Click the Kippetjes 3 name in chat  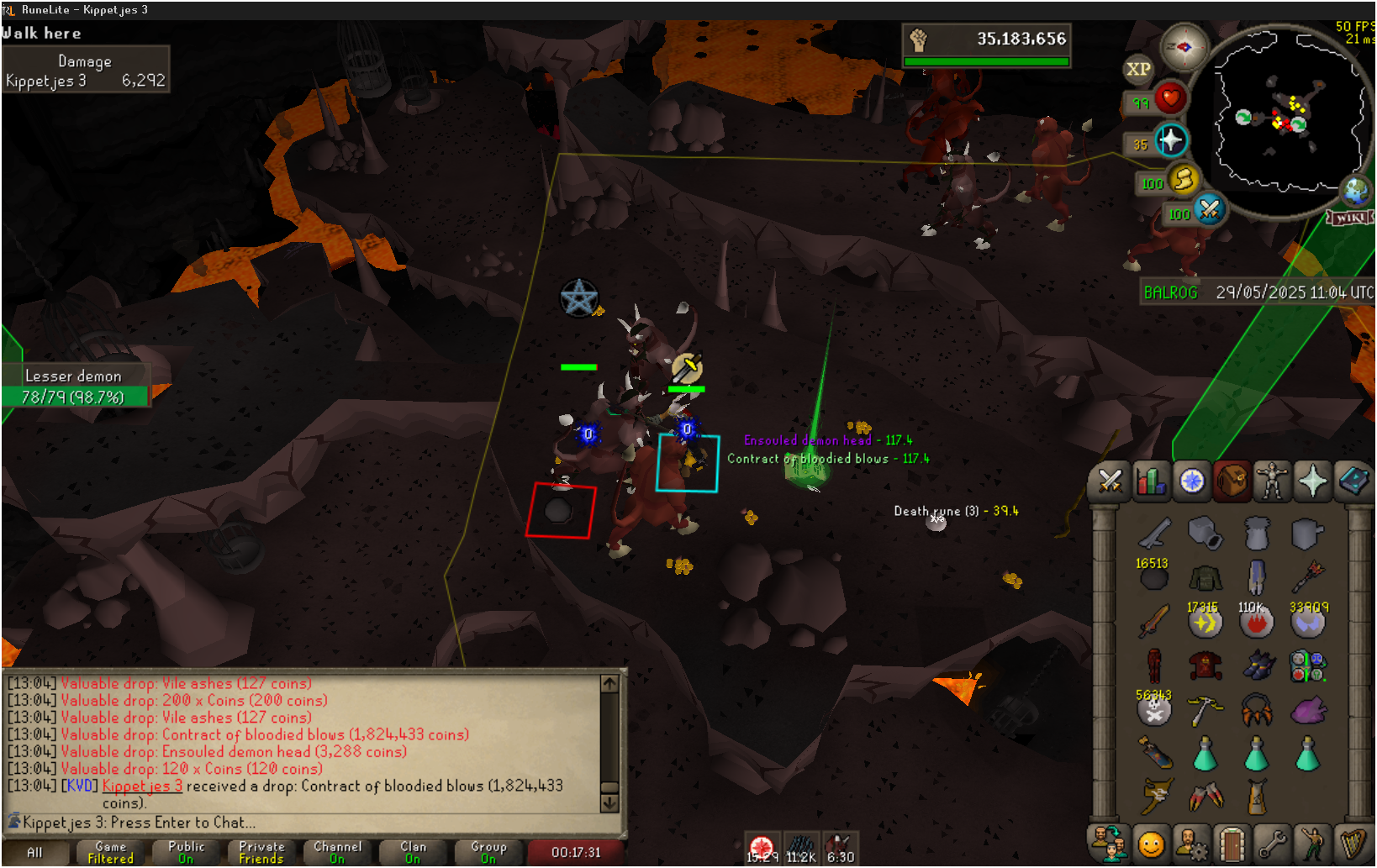point(142,786)
